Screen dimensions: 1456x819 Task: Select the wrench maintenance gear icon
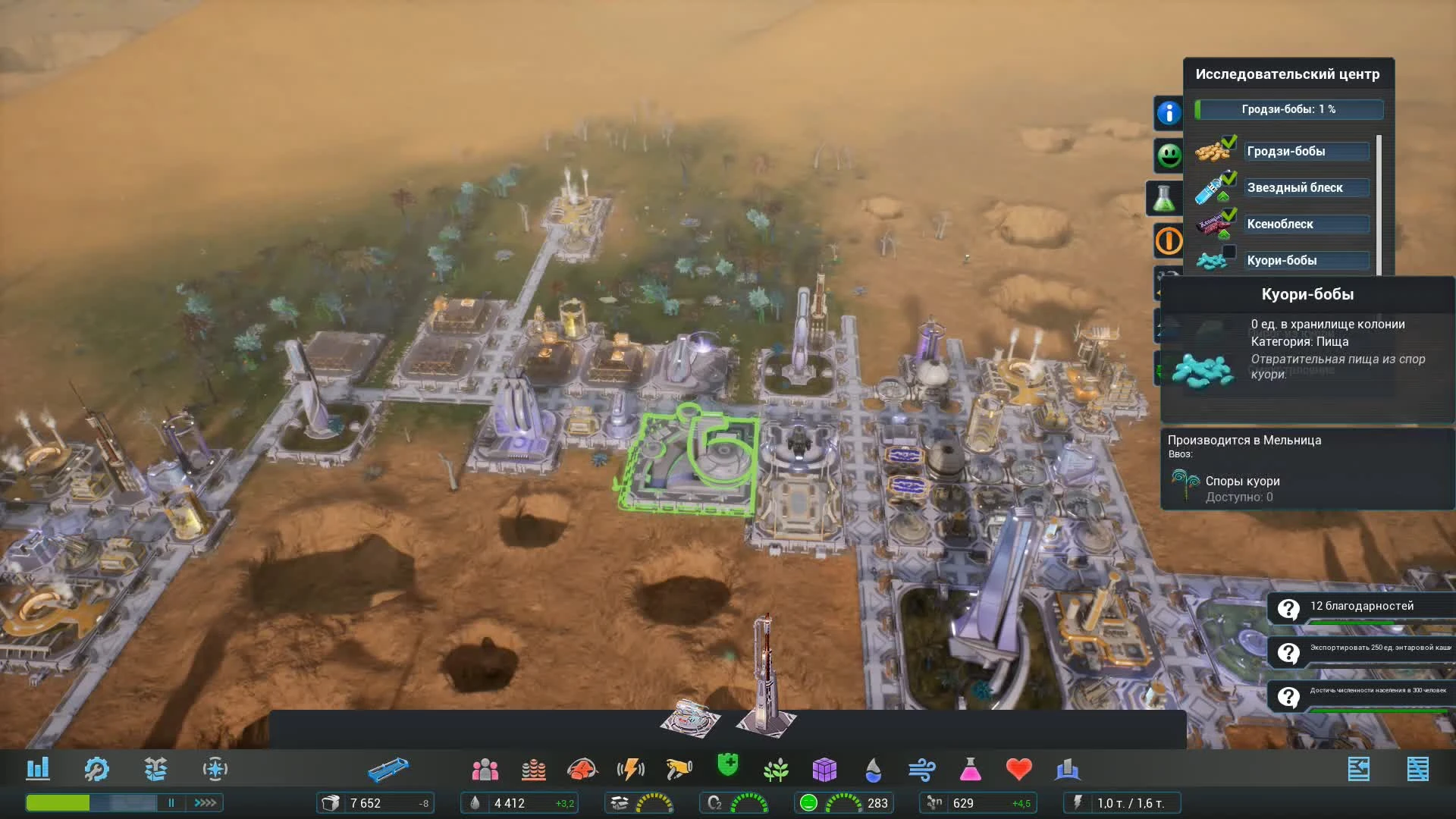[x=97, y=768]
